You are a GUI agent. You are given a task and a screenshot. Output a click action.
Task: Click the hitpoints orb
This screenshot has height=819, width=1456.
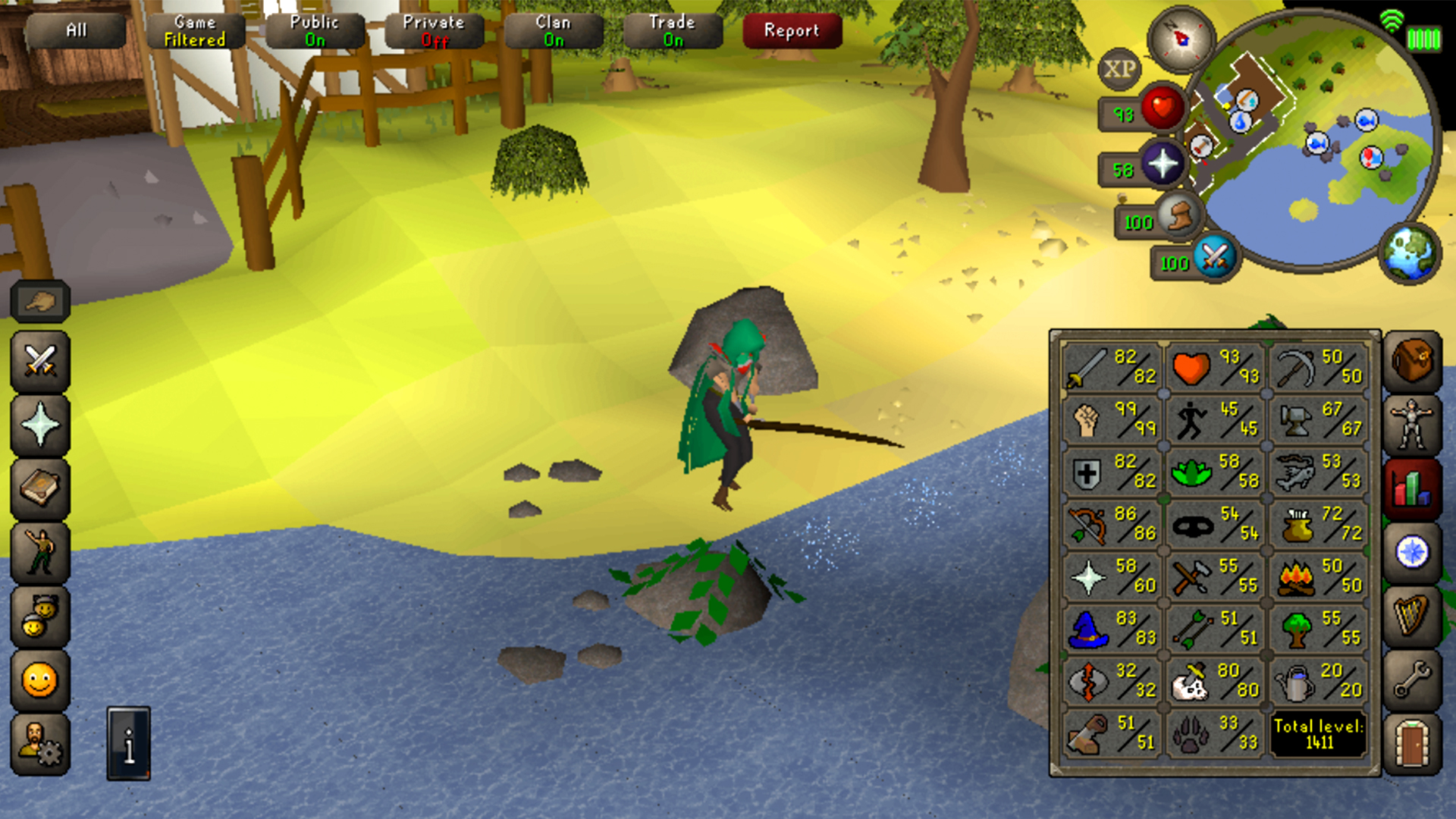pos(1163,108)
